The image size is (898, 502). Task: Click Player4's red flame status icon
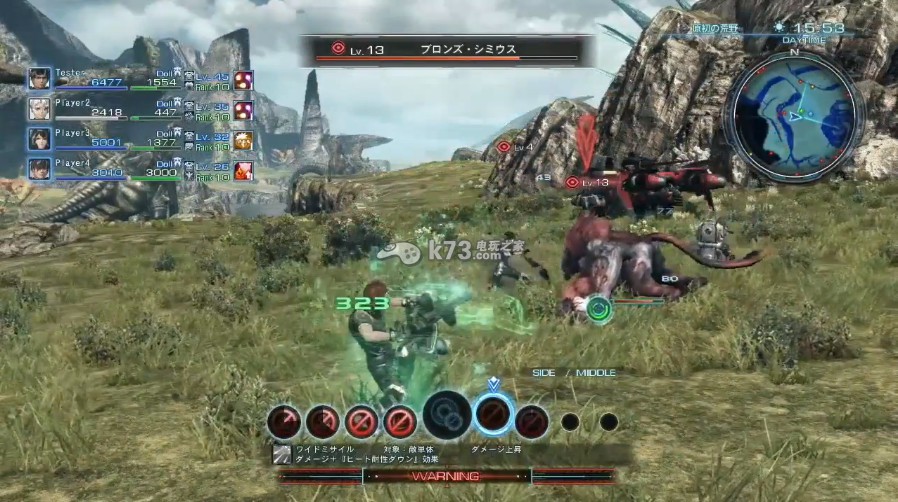pos(243,170)
